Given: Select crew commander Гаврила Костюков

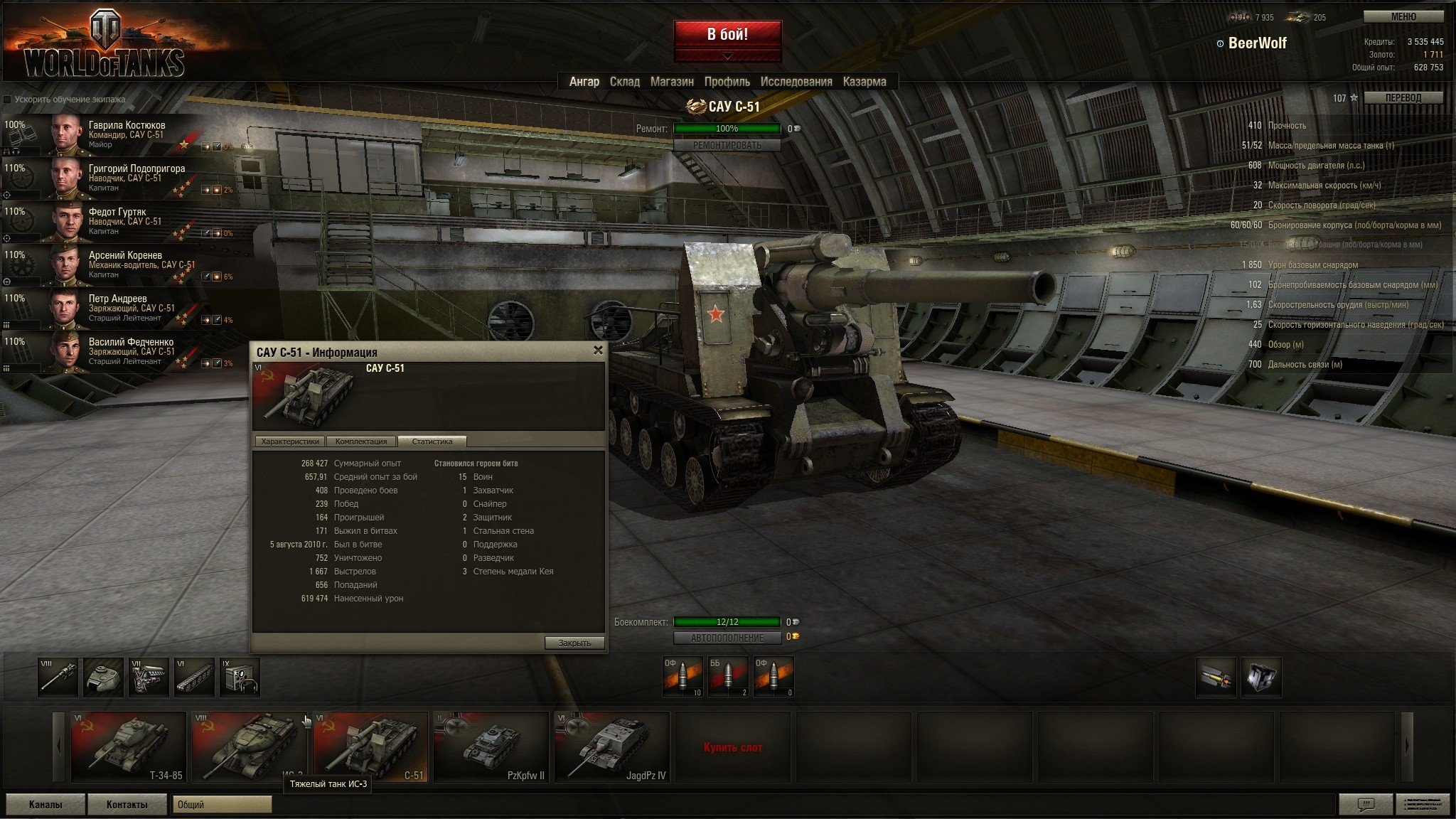Looking at the screenshot, I should click(x=127, y=134).
